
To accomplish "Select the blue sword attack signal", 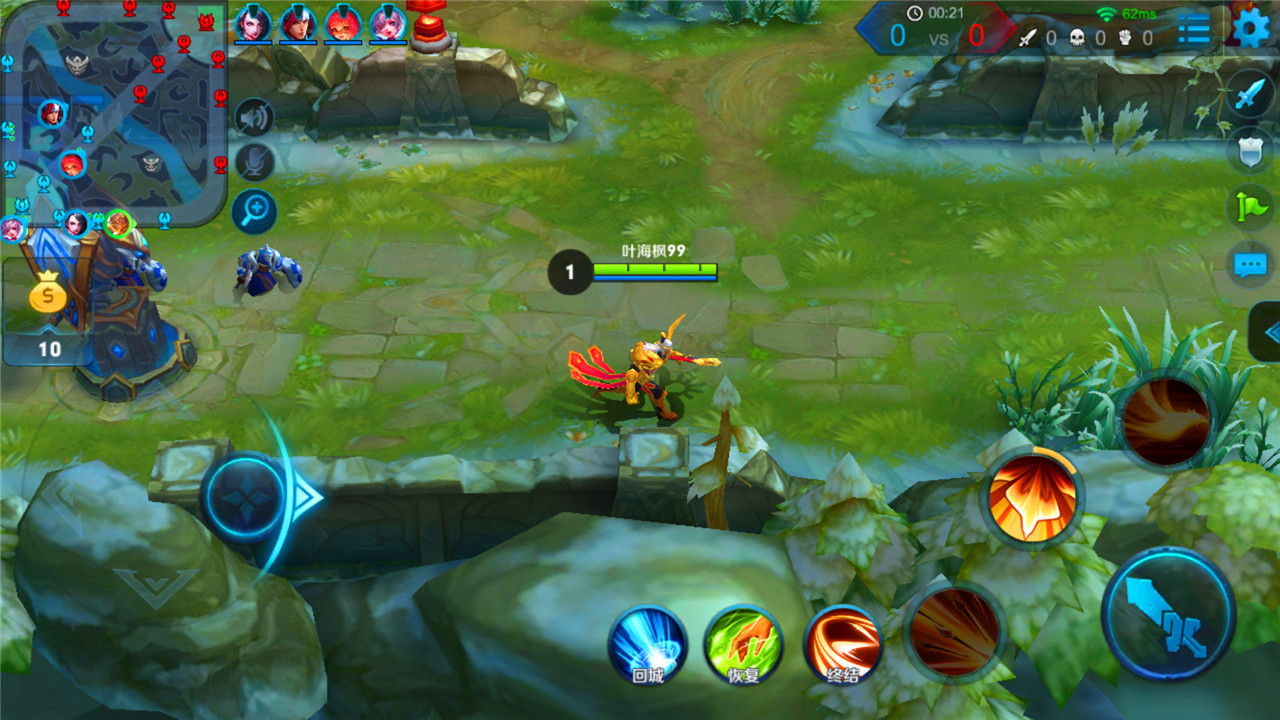I will coord(1250,95).
